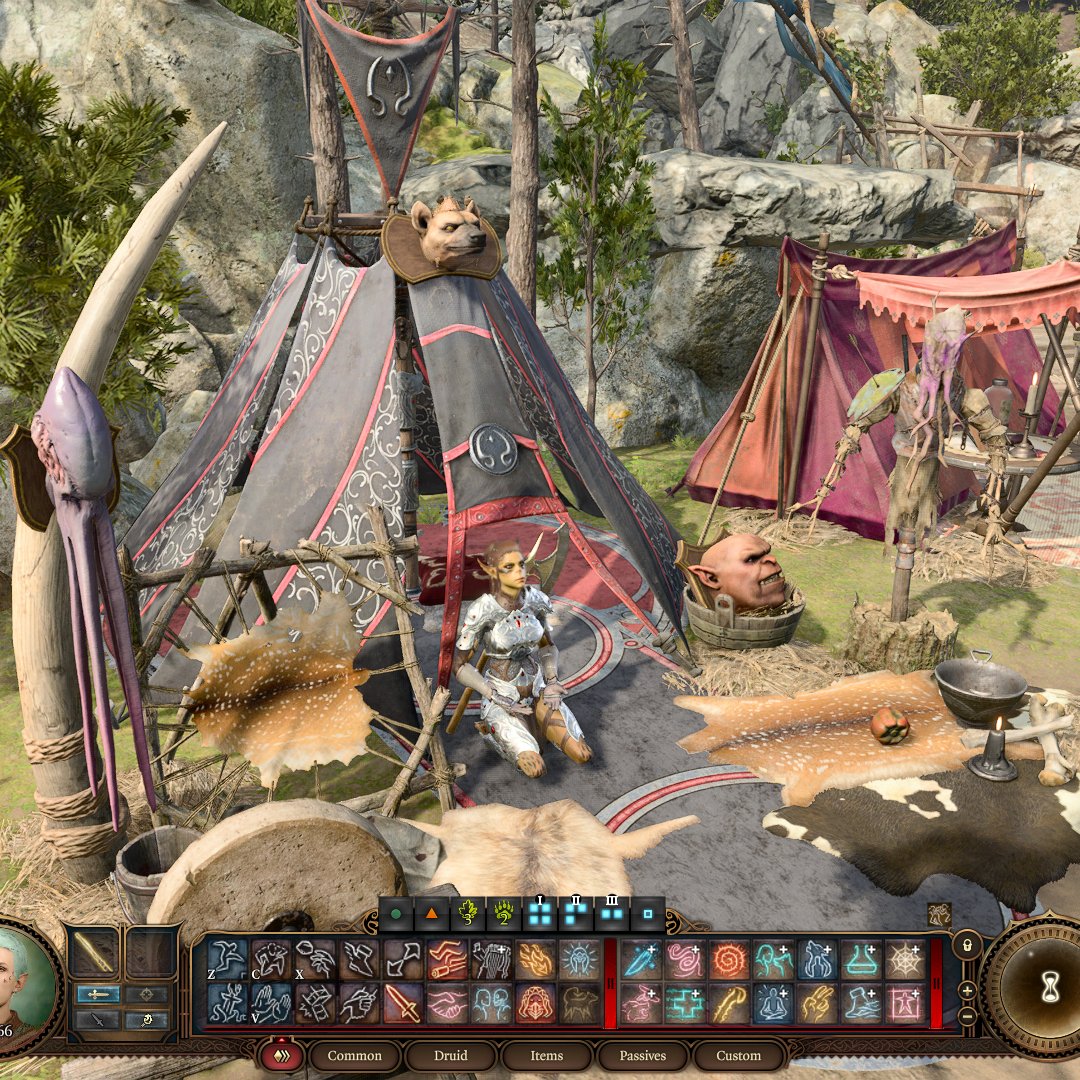Cast the teal flask spell icon
The image size is (1080, 1080).
click(x=862, y=960)
